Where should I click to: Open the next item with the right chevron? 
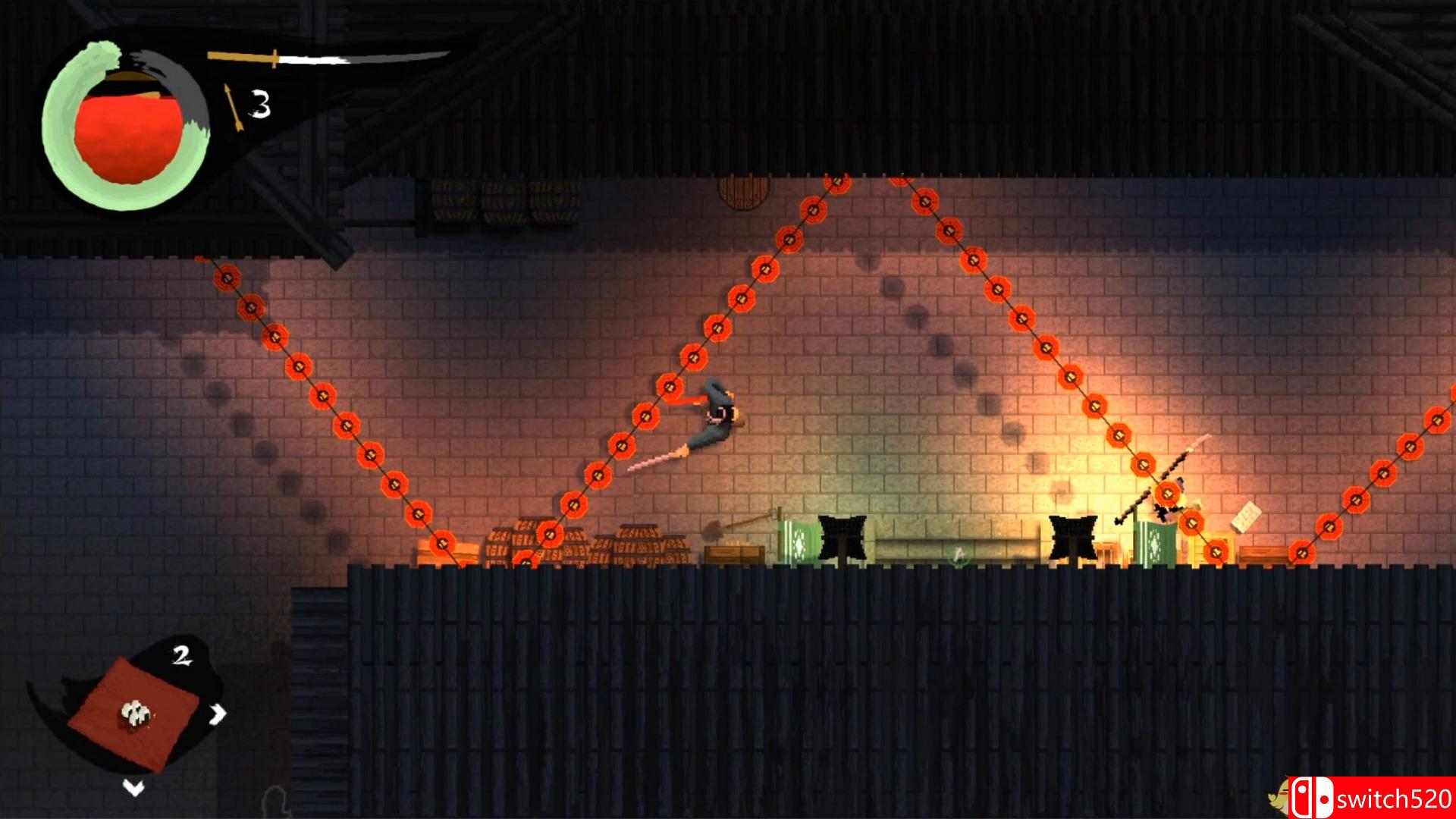tap(220, 713)
